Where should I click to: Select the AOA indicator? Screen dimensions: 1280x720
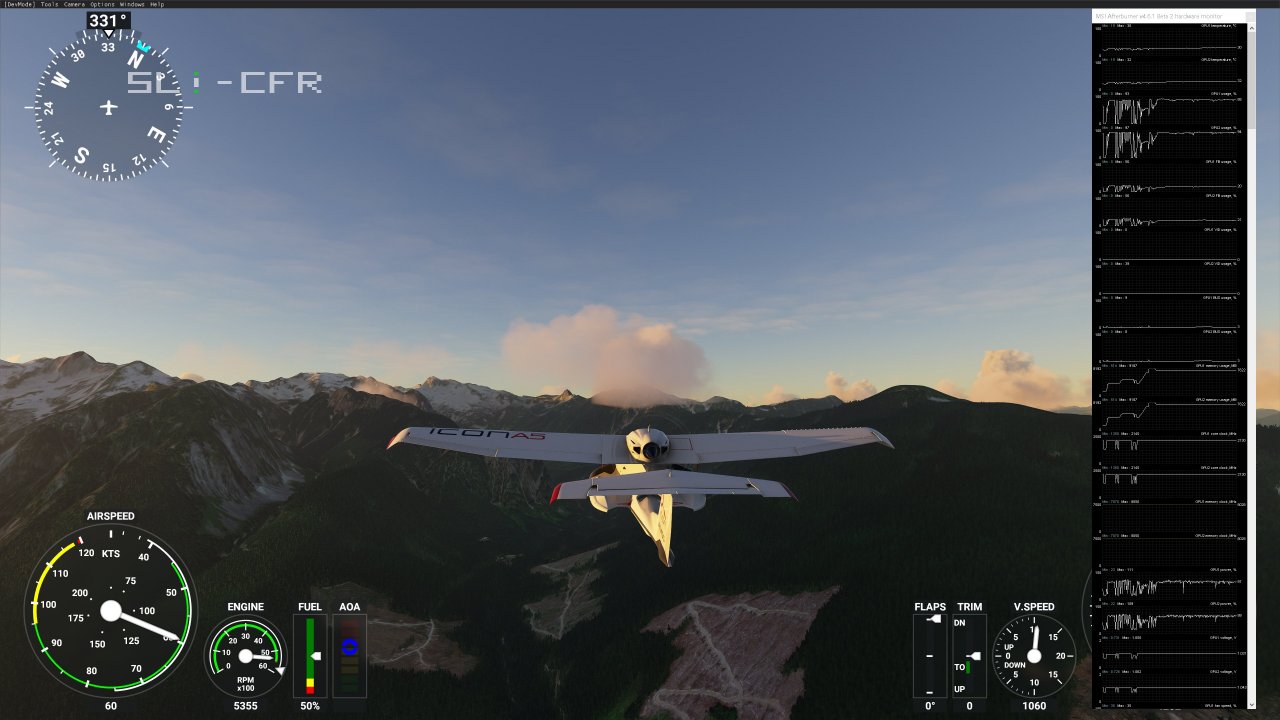[x=349, y=655]
